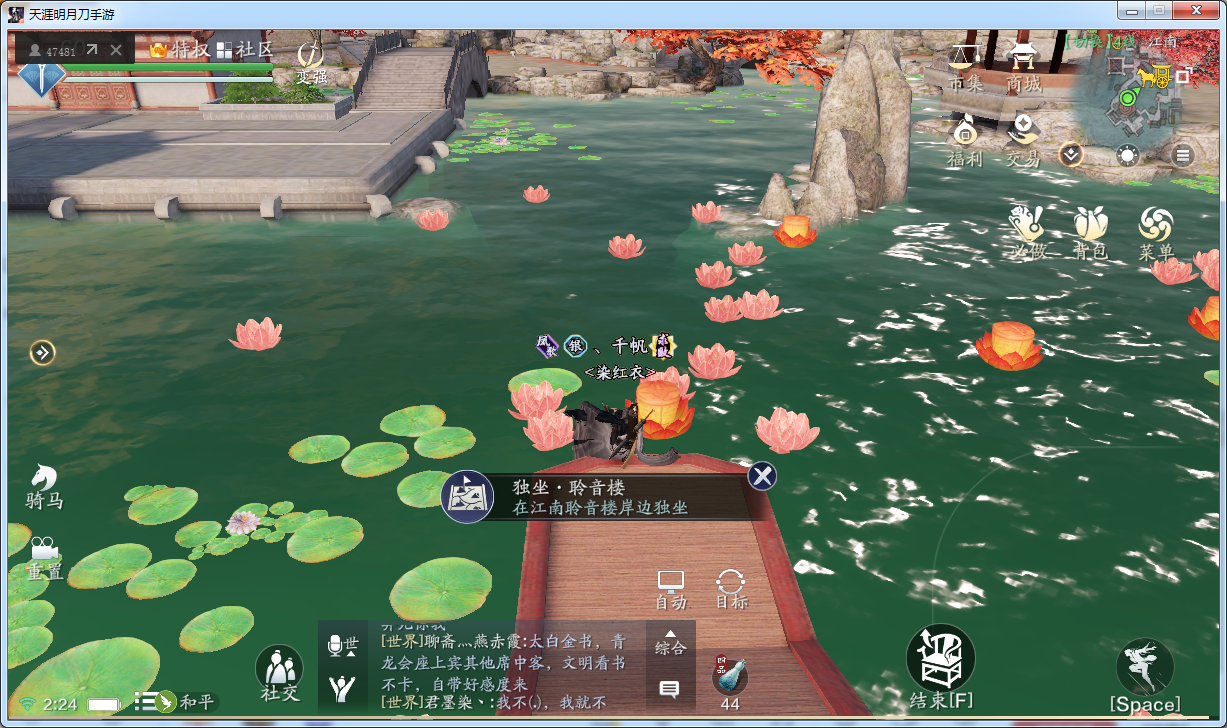
Task: Mount your horse with 骑马
Action: (44, 486)
